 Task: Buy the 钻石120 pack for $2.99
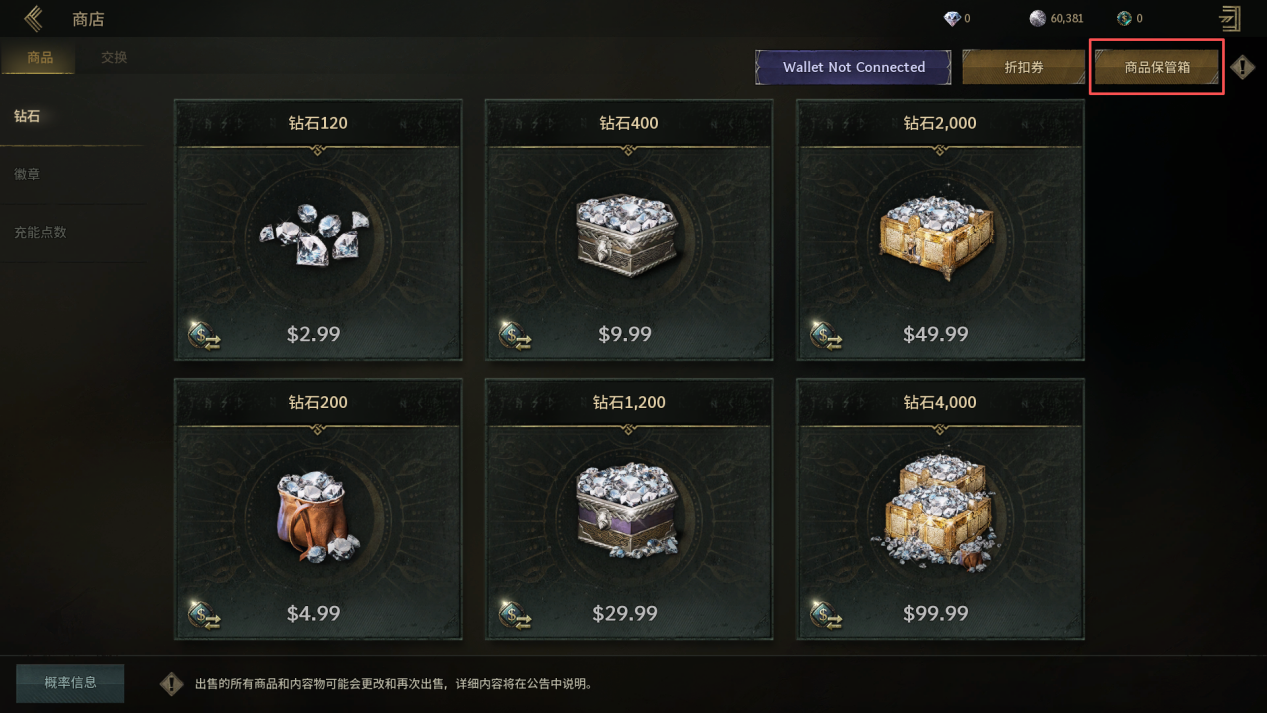click(318, 230)
